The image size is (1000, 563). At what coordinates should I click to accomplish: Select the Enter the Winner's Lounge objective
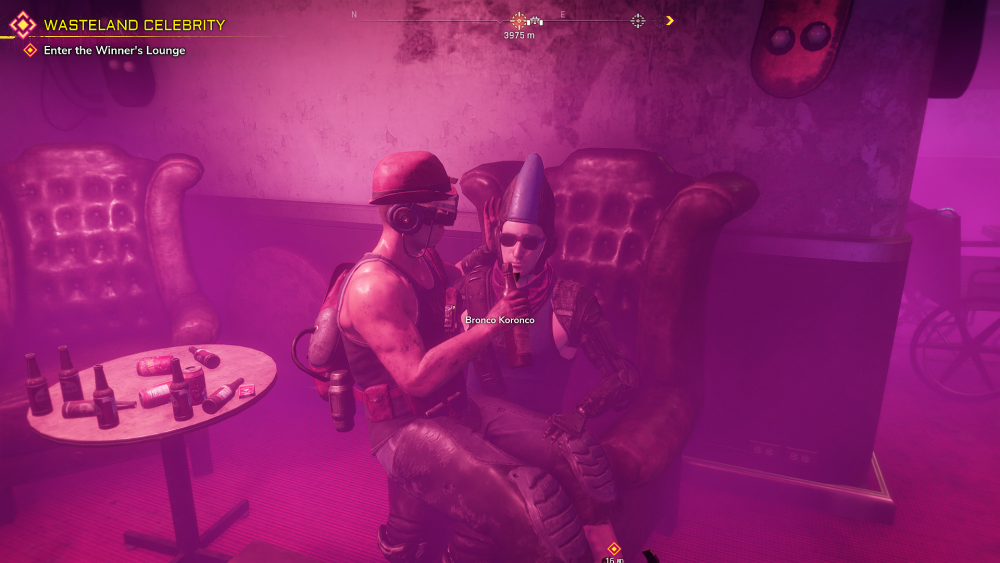coord(114,50)
